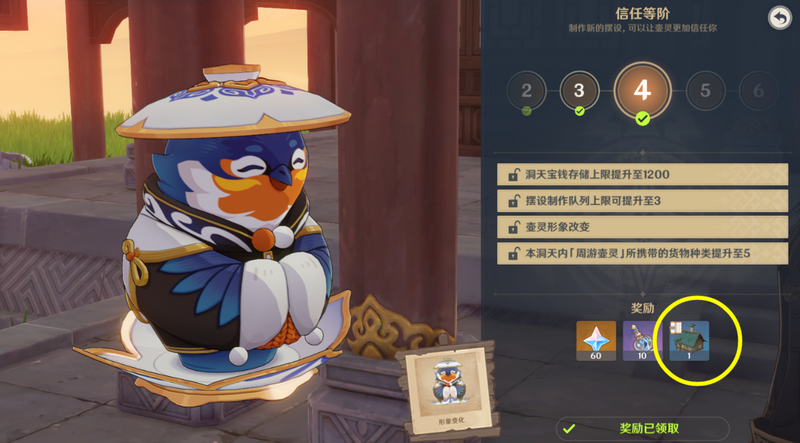
Task: View the Primogem reward of 60
Action: point(596,341)
